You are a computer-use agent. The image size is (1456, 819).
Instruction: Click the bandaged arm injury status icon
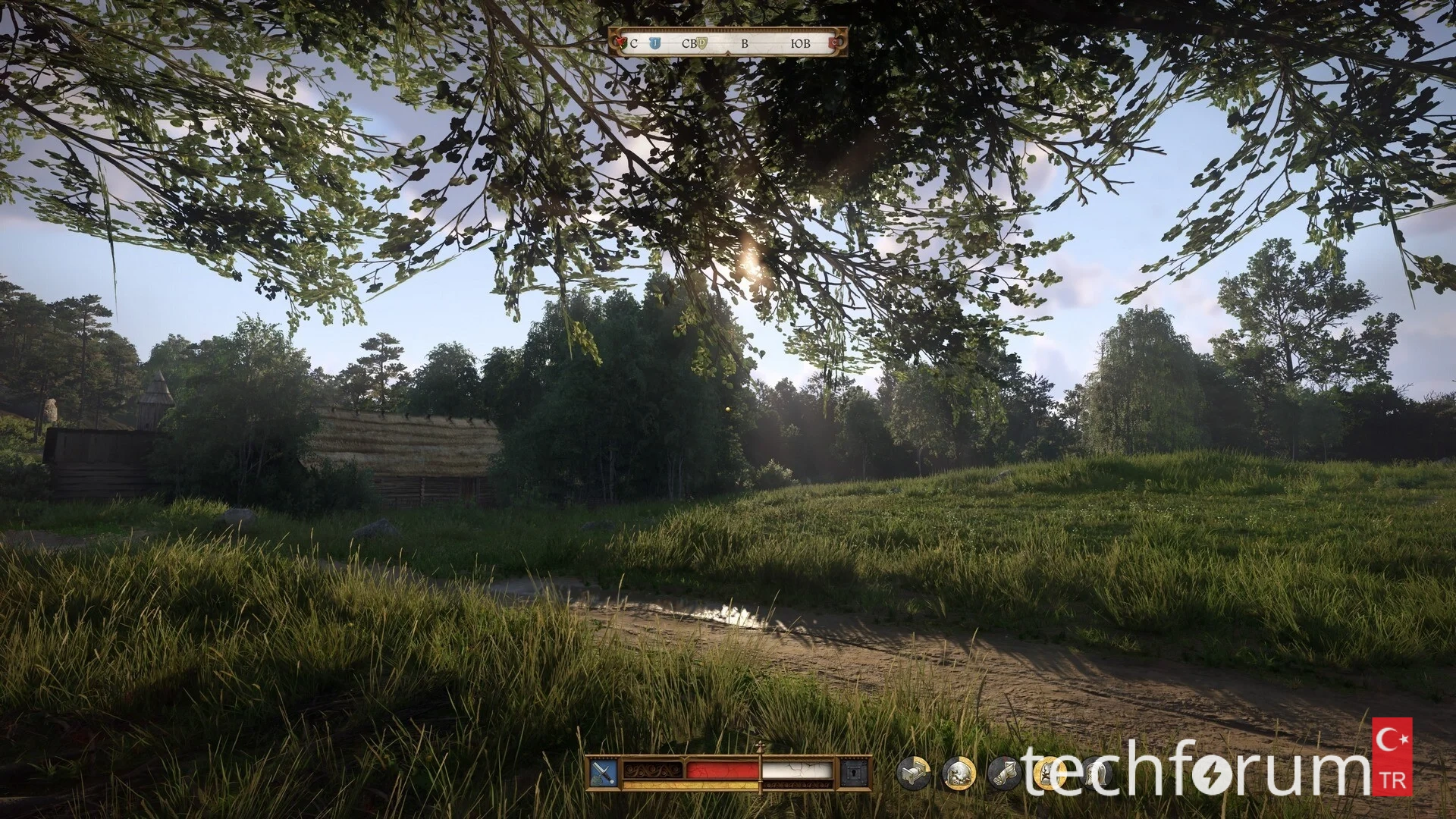click(x=1004, y=773)
